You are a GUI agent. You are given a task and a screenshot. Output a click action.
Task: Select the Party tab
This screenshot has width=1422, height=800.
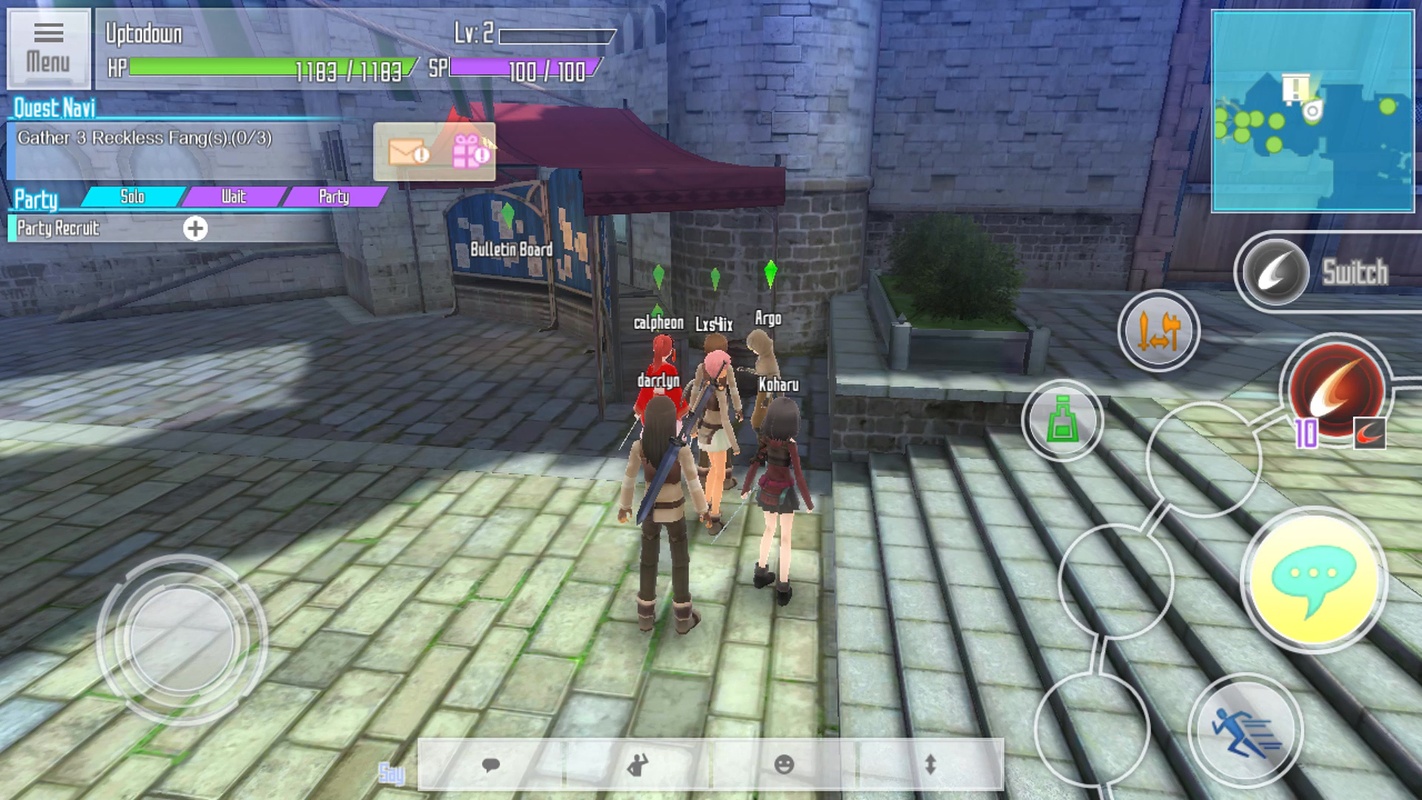[x=334, y=197]
